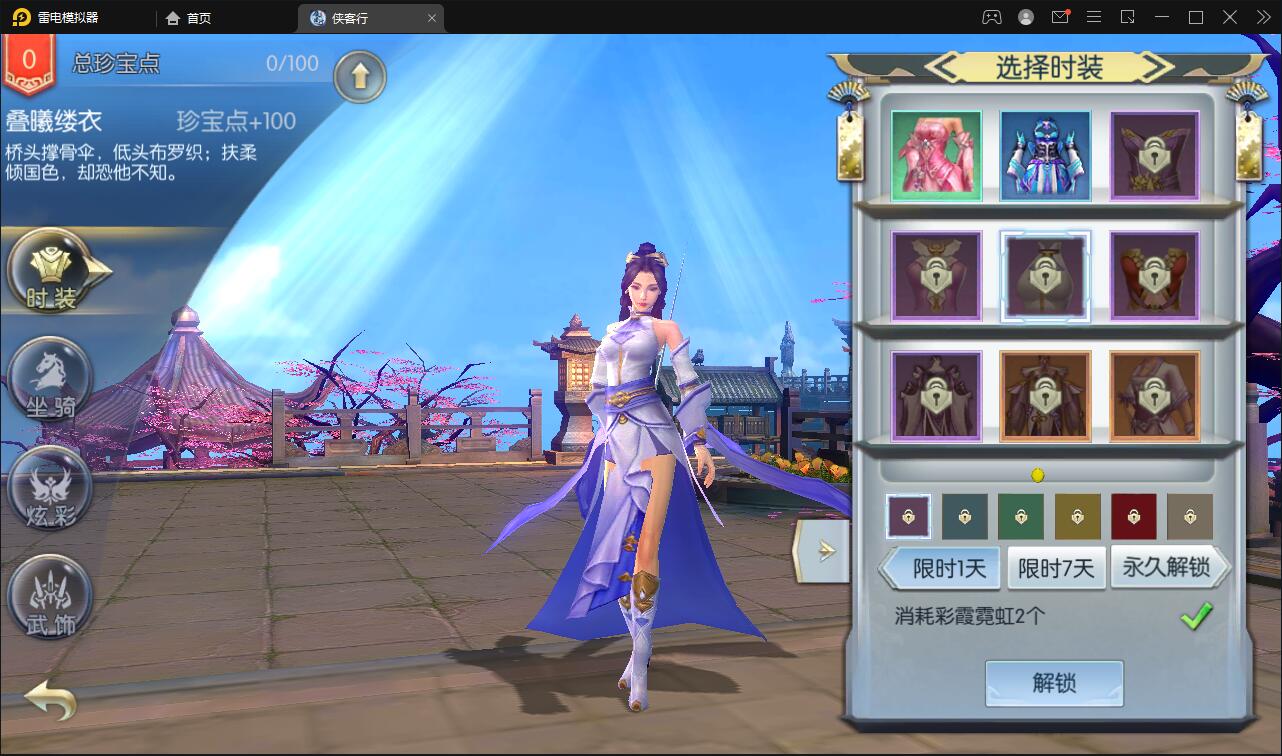Click the hamburger menu icon in title bar

pyautogui.click(x=1094, y=17)
